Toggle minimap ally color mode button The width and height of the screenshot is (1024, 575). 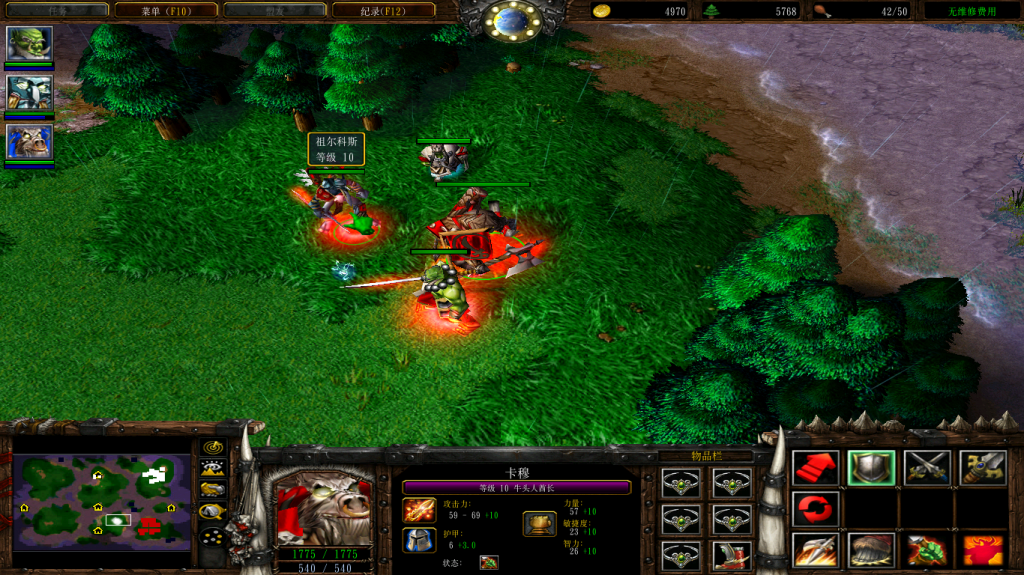(x=212, y=489)
